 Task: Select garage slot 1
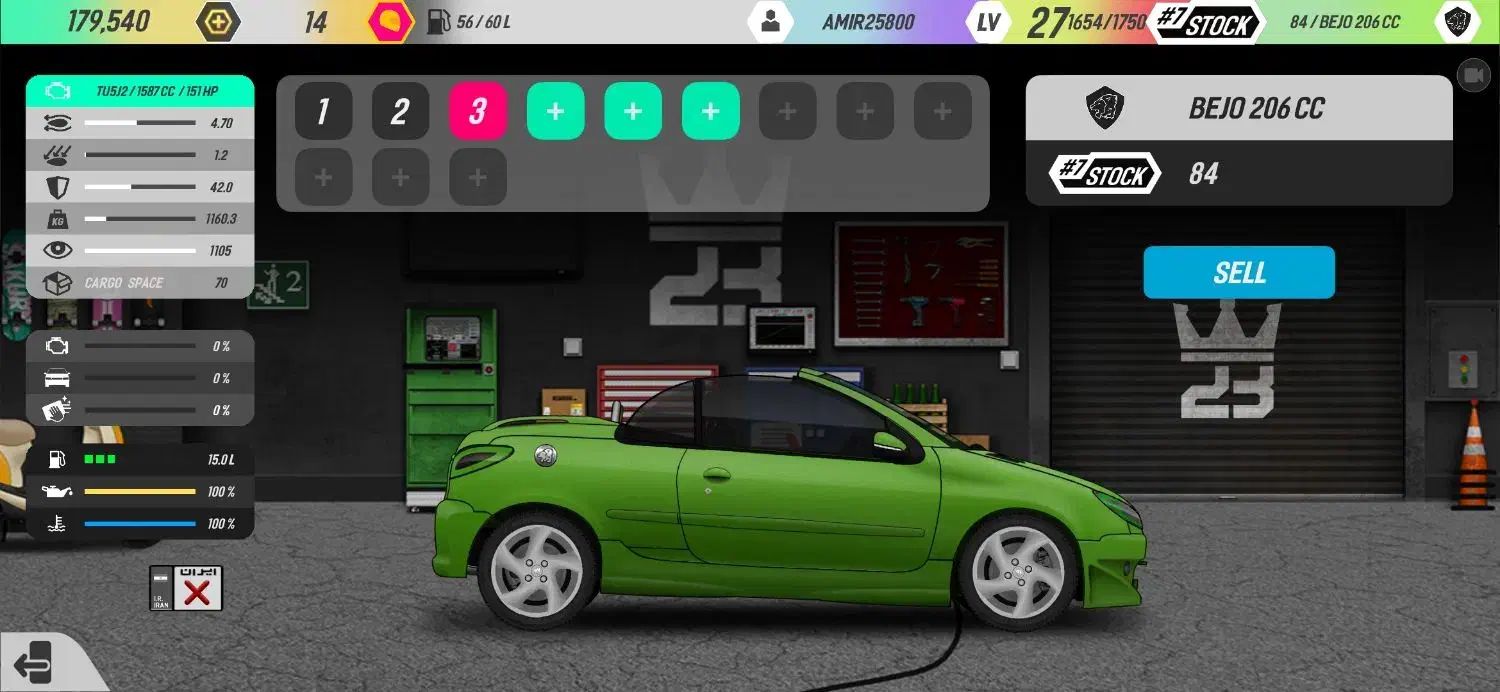(323, 111)
